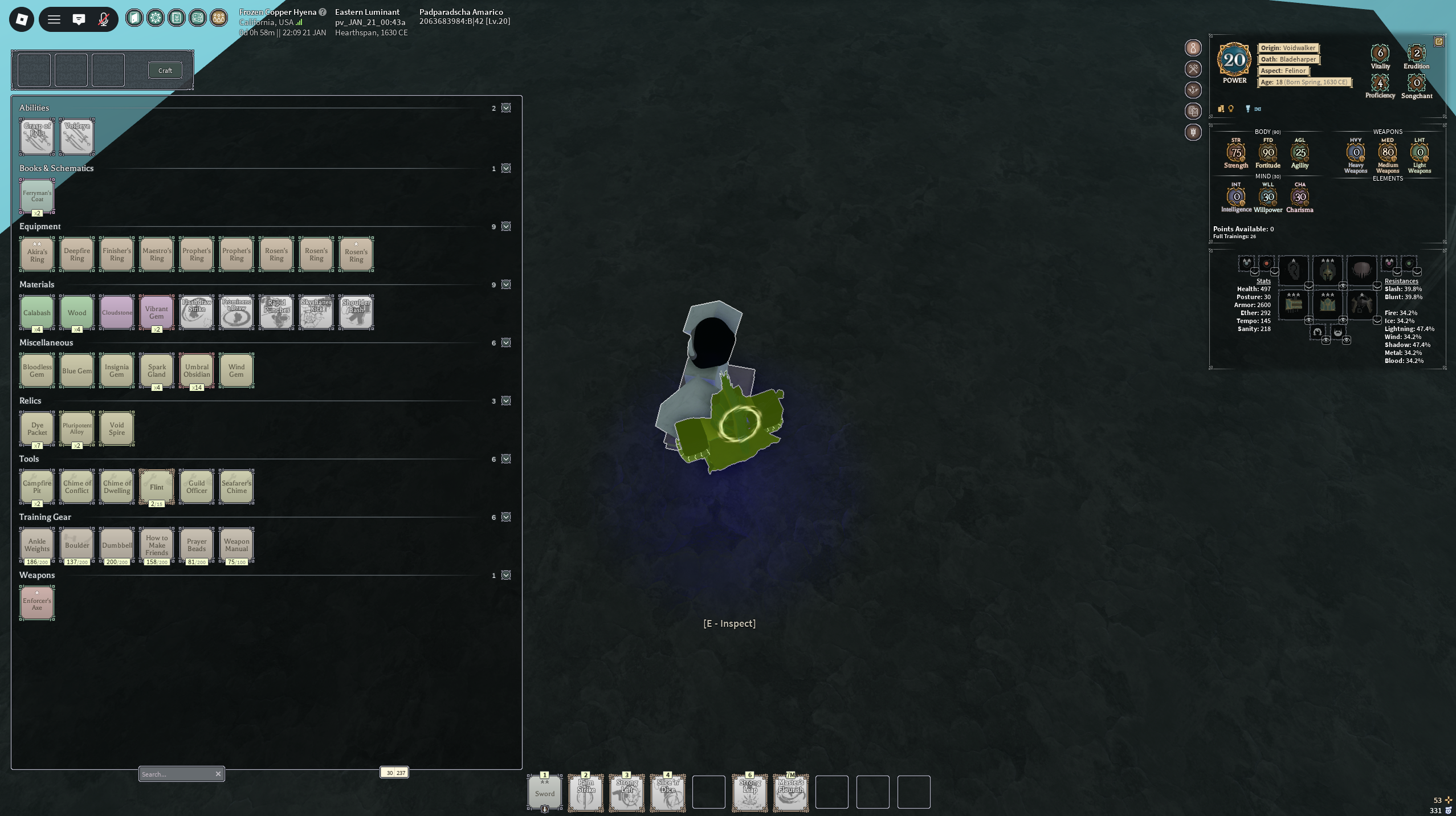Toggle the muted microphone icon
The width and height of the screenshot is (1456, 816).
pyautogui.click(x=103, y=19)
